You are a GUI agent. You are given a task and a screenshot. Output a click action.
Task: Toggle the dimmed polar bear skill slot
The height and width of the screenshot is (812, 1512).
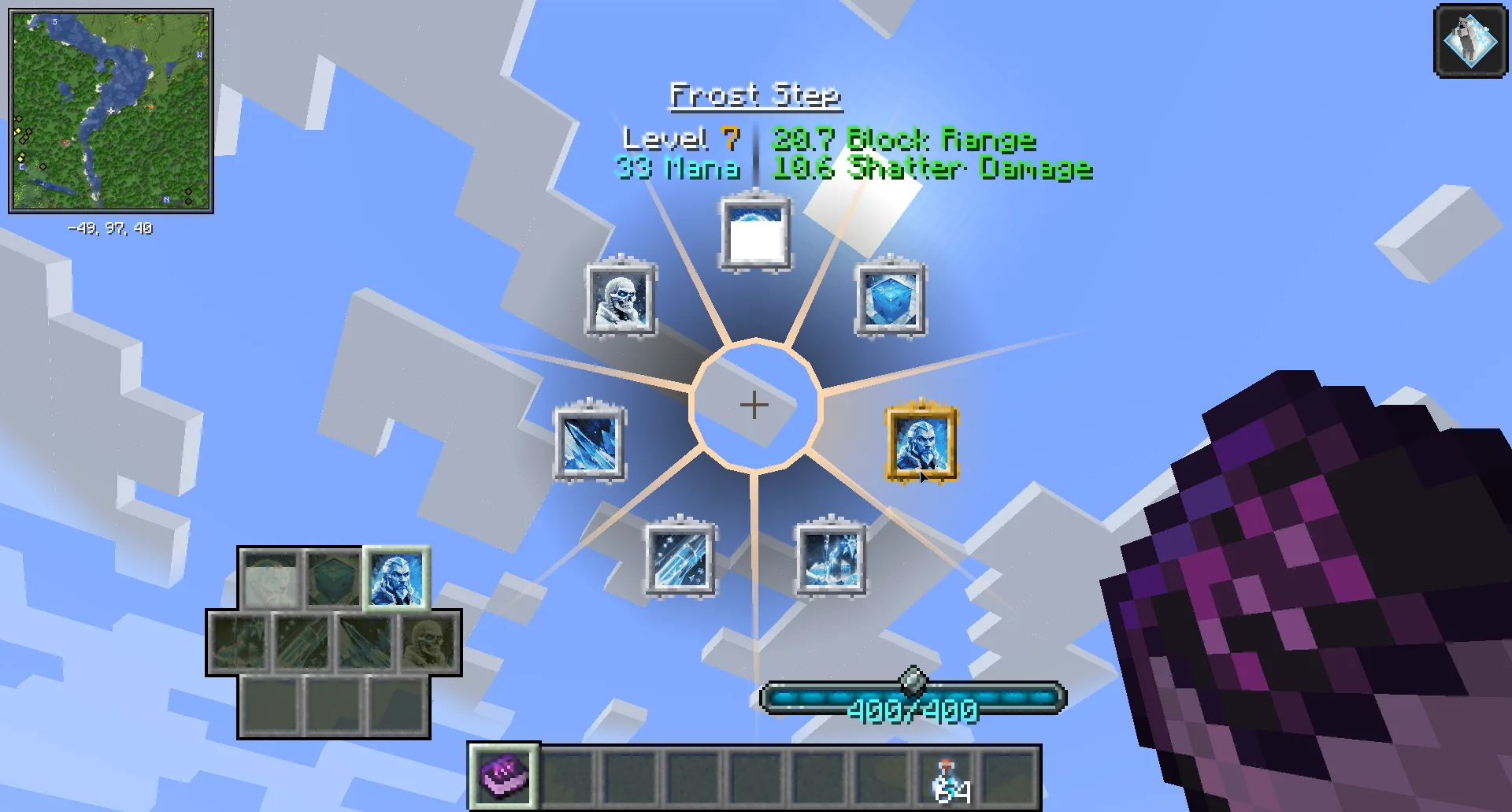coord(272,579)
